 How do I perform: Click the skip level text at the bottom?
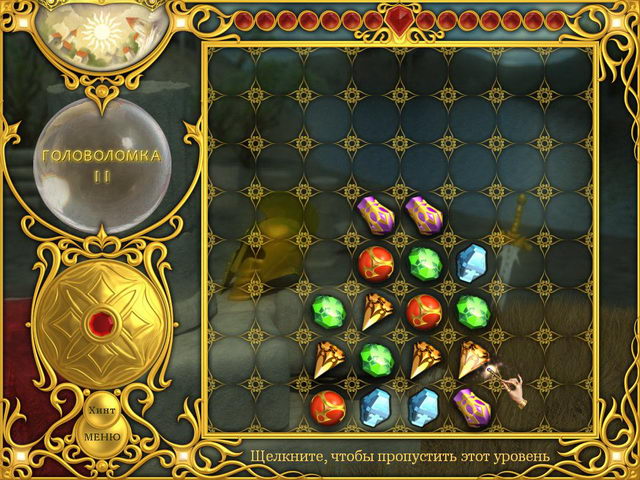400,457
